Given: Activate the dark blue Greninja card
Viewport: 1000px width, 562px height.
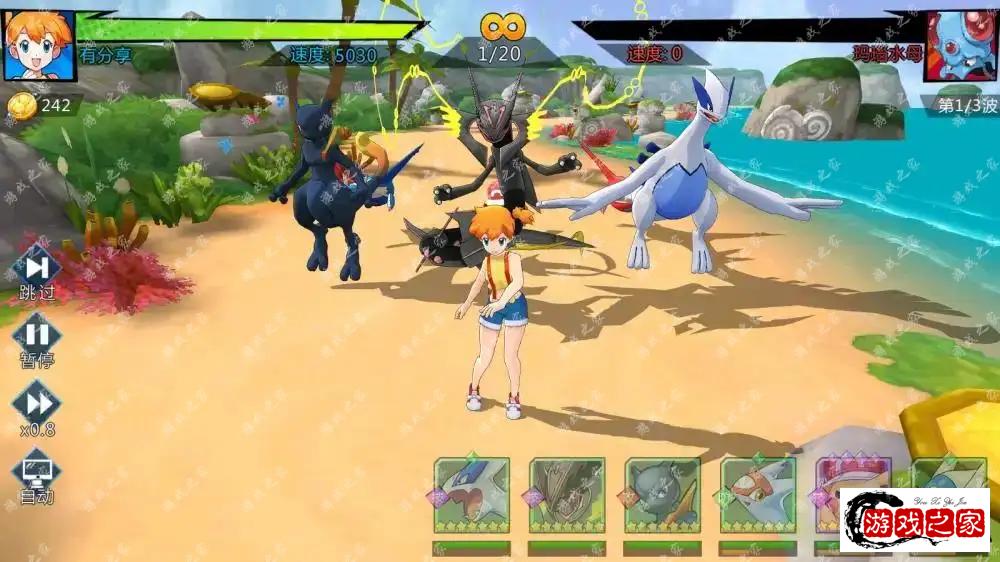Looking at the screenshot, I should click(662, 495).
